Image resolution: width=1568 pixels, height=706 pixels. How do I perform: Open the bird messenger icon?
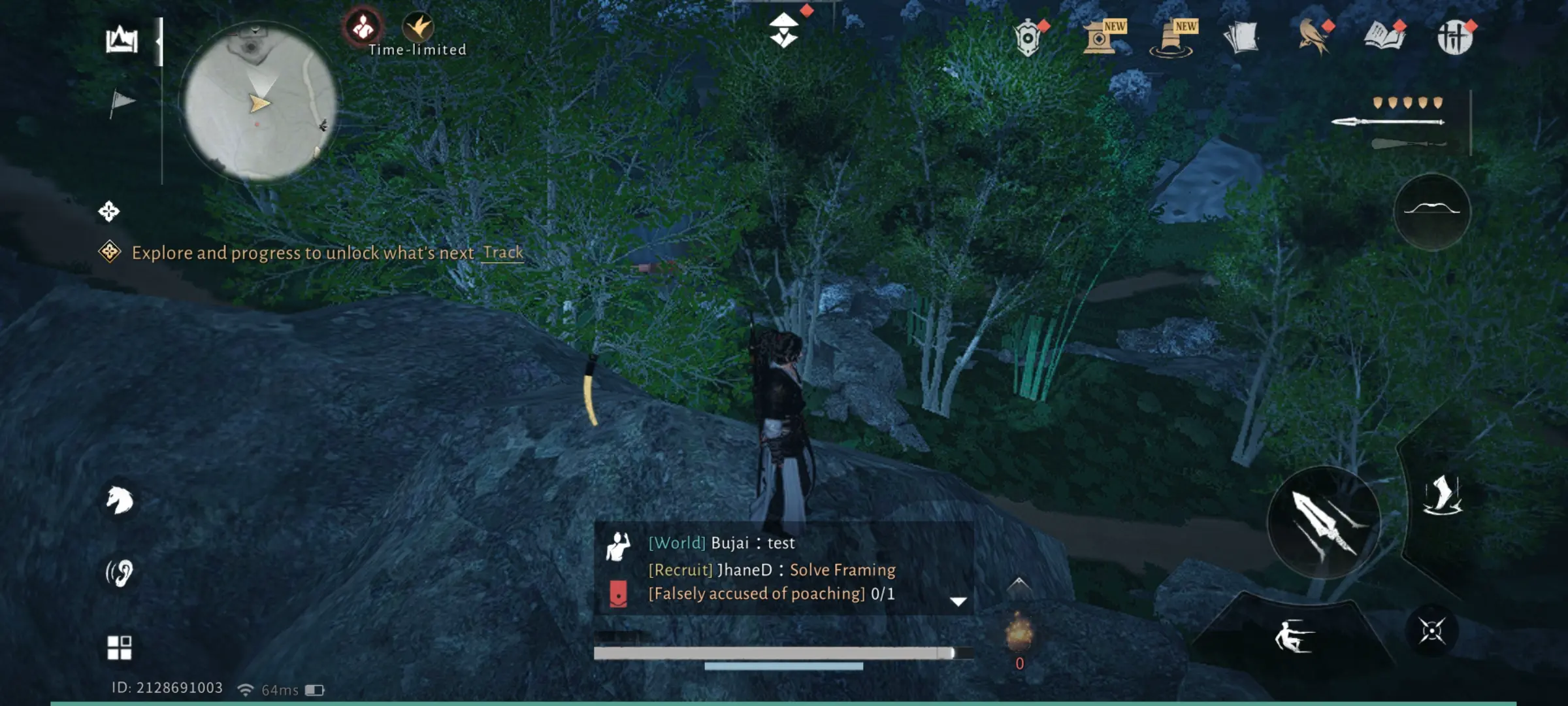pos(1314,37)
